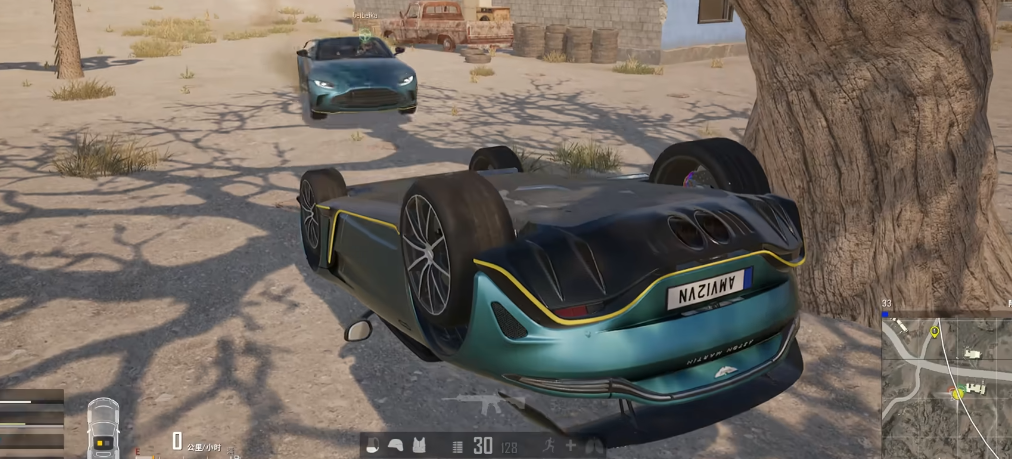
Task: Click the helmet status icon
Action: 395,446
